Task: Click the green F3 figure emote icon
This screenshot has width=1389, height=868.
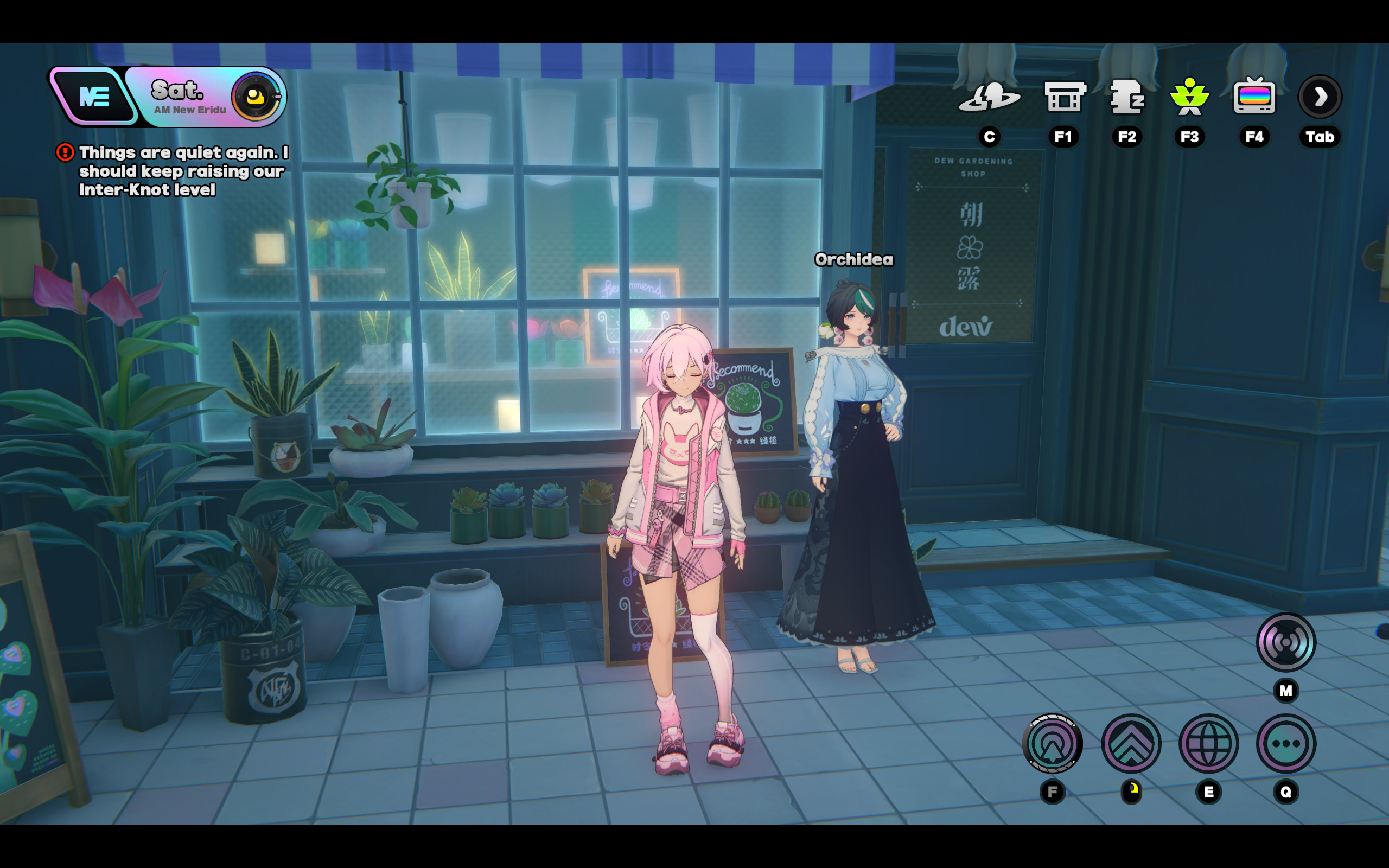Action: click(1190, 98)
